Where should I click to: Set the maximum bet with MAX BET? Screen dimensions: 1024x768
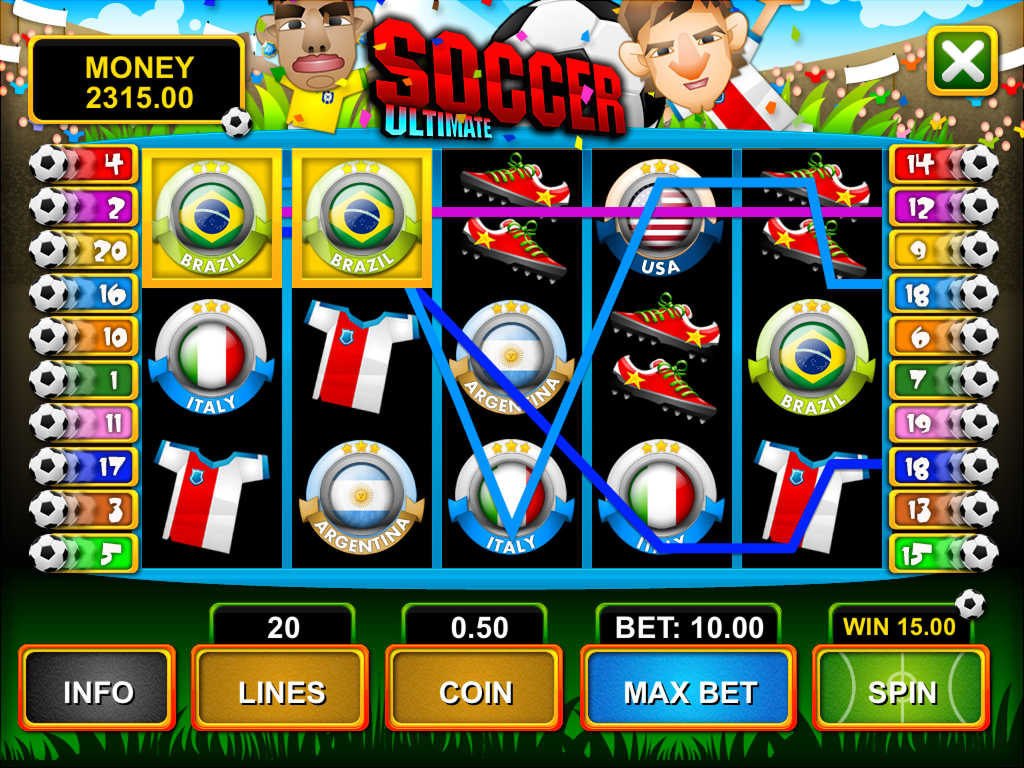pyautogui.click(x=689, y=690)
